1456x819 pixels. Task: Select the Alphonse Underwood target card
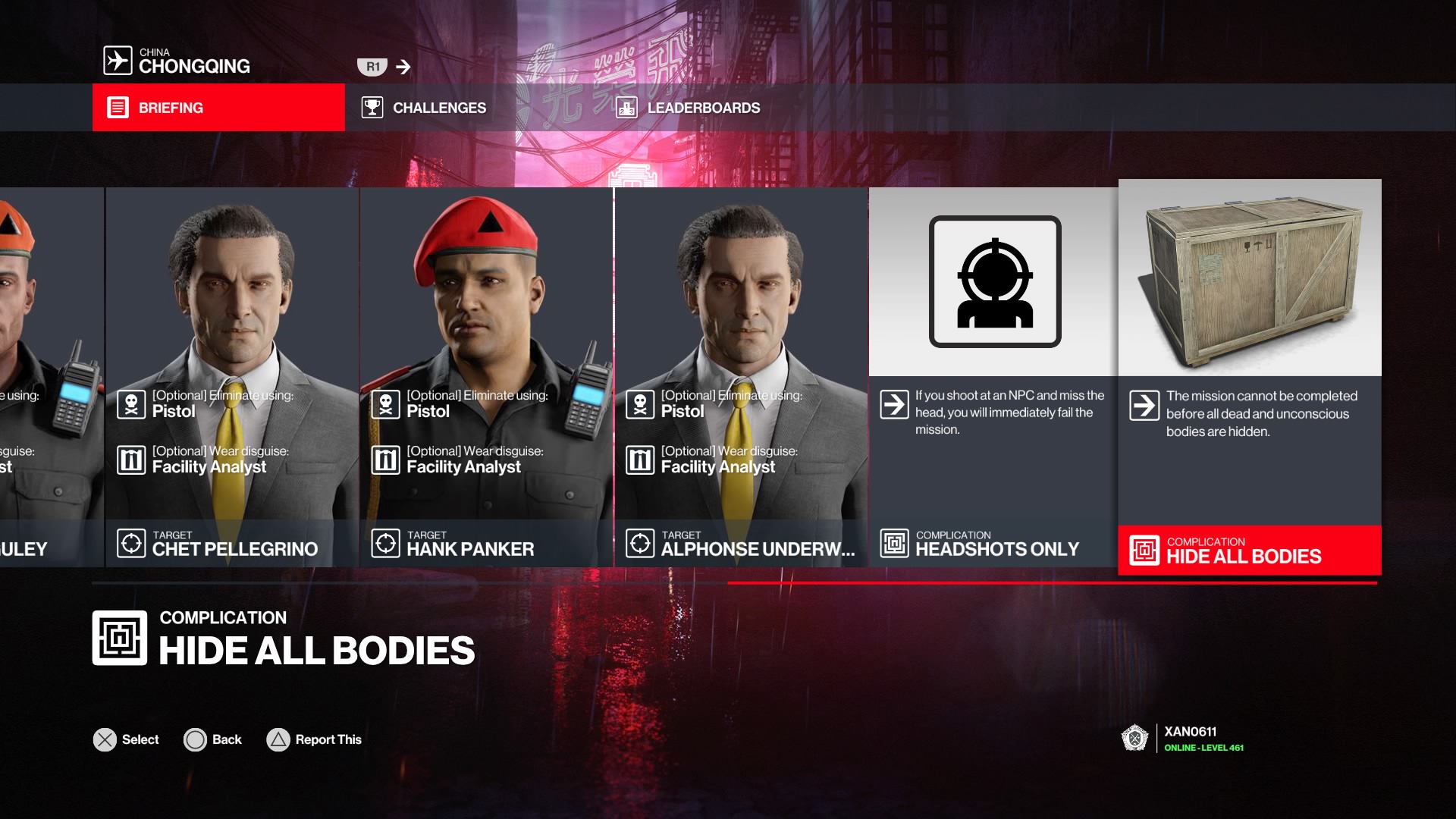[741, 377]
